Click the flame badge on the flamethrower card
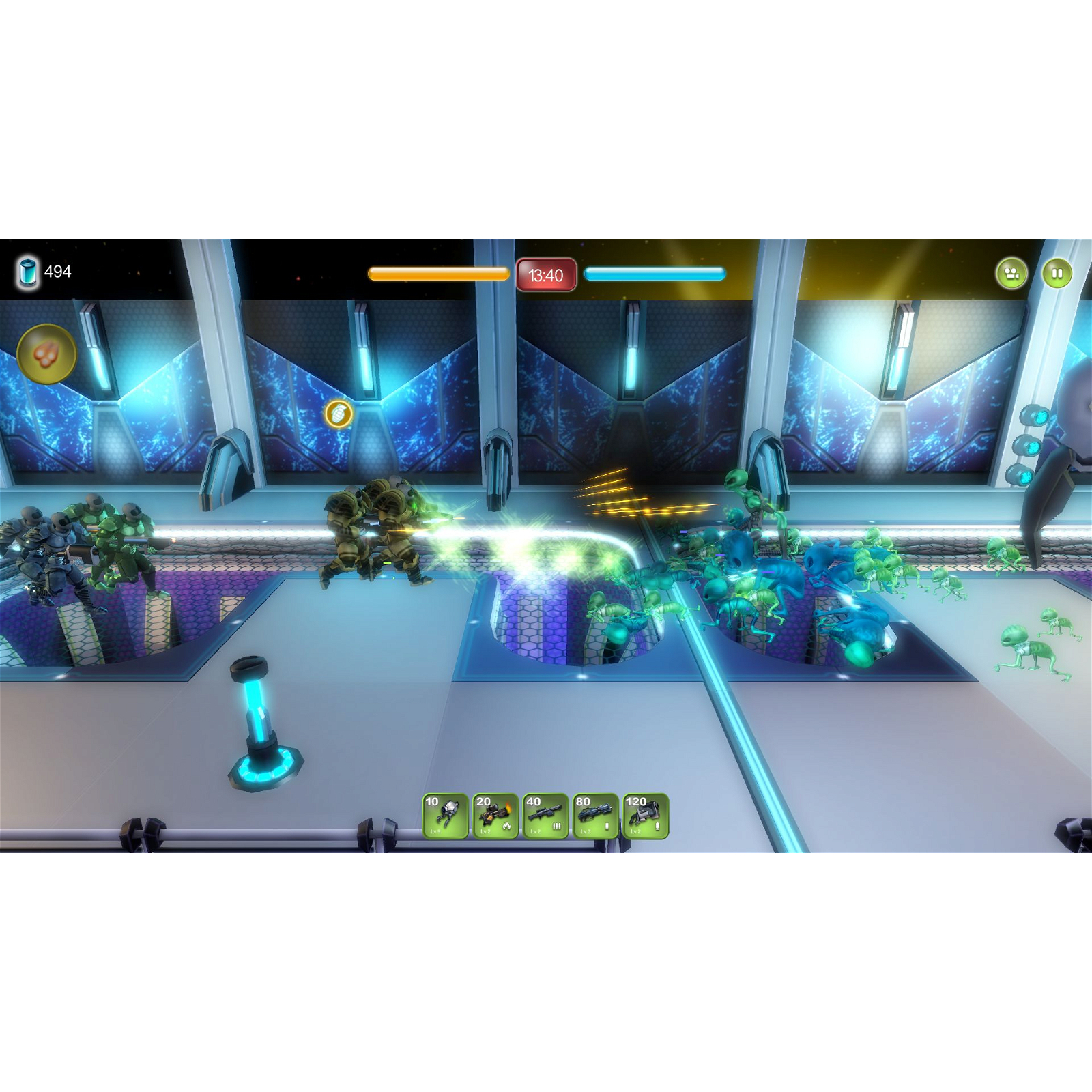1092x1092 pixels. 506,826
